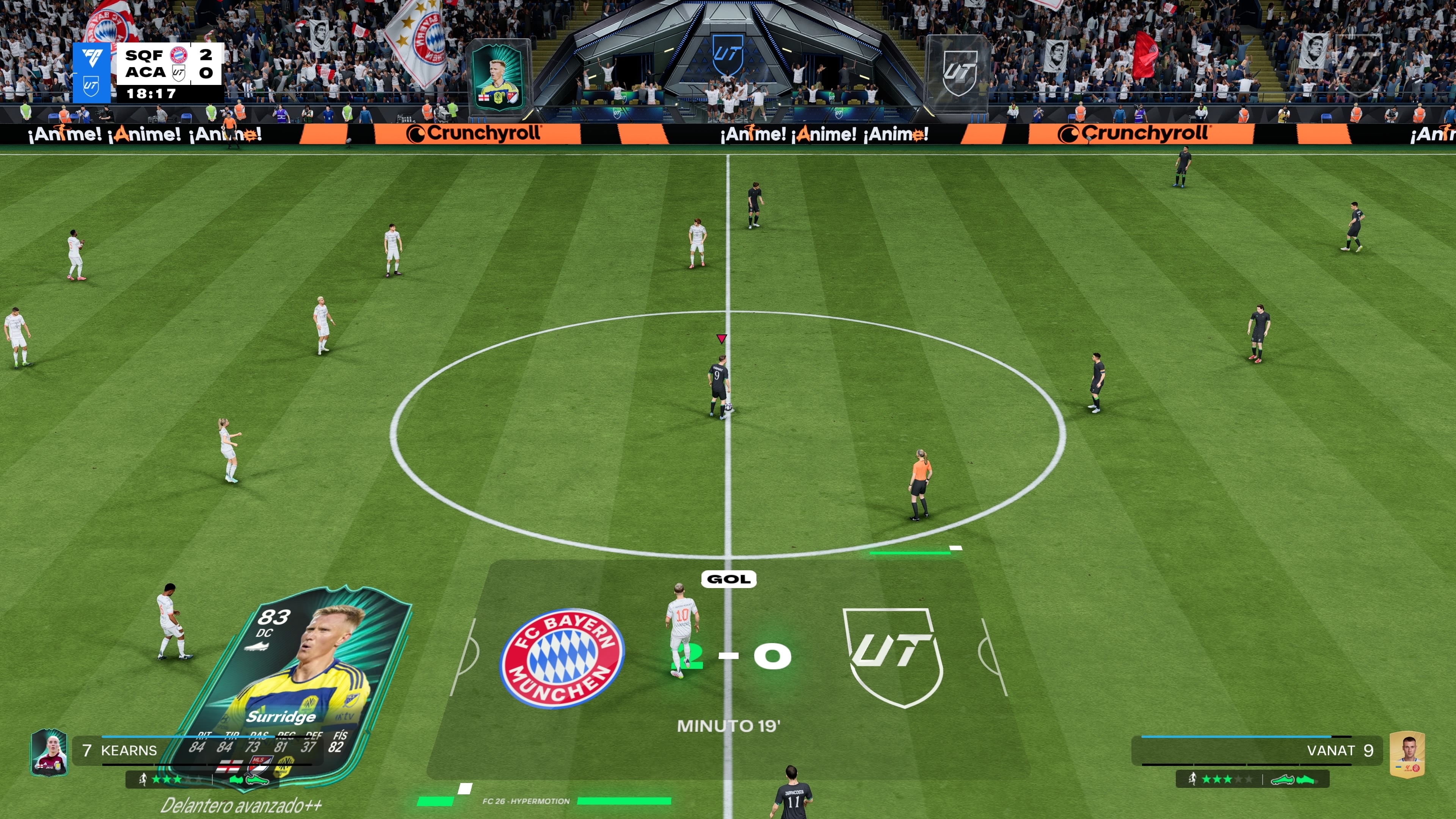Click the Kearns player portrait
This screenshot has height=819, width=1456.
coord(49,752)
